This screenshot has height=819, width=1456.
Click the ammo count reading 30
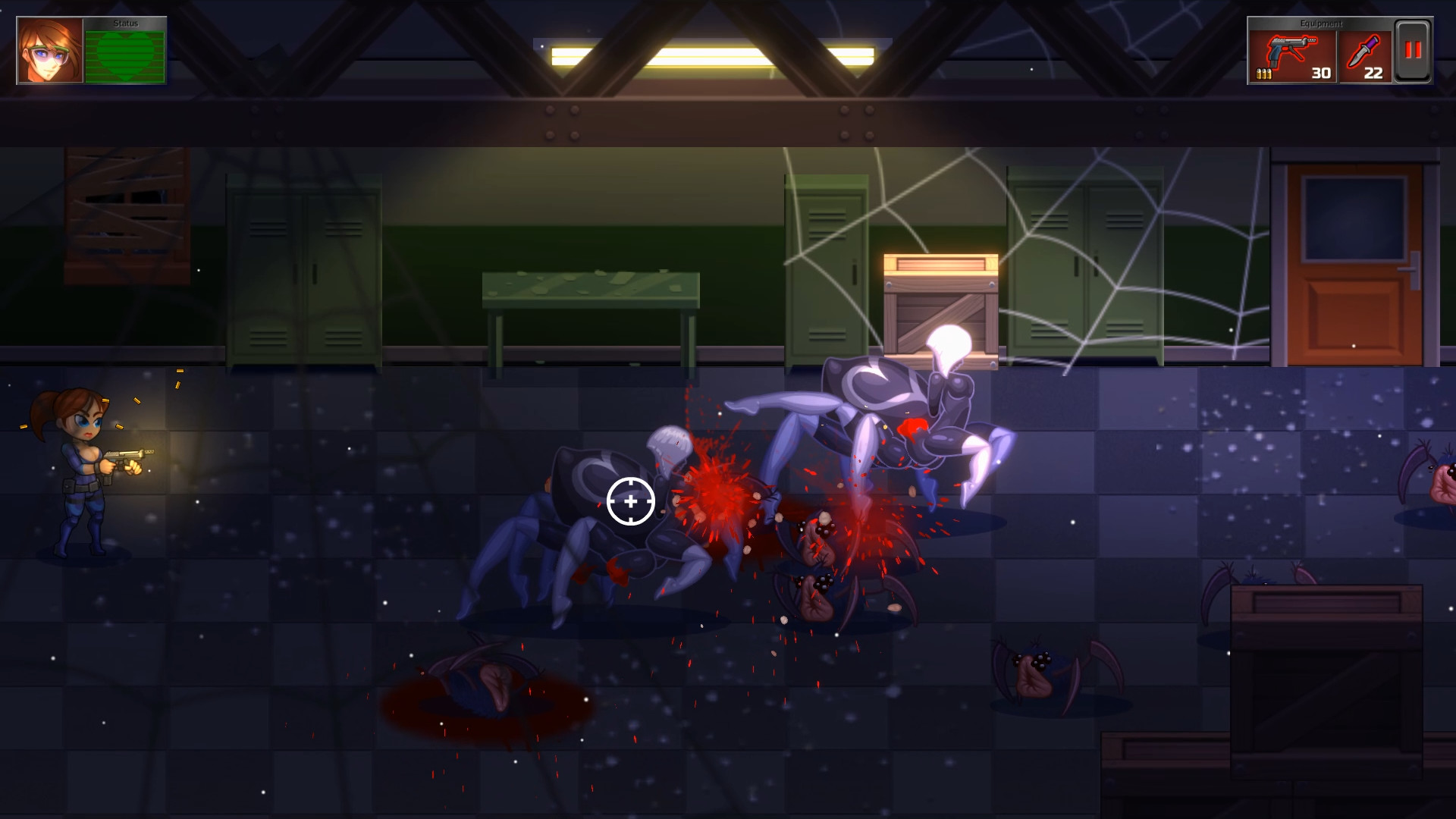(x=1321, y=74)
